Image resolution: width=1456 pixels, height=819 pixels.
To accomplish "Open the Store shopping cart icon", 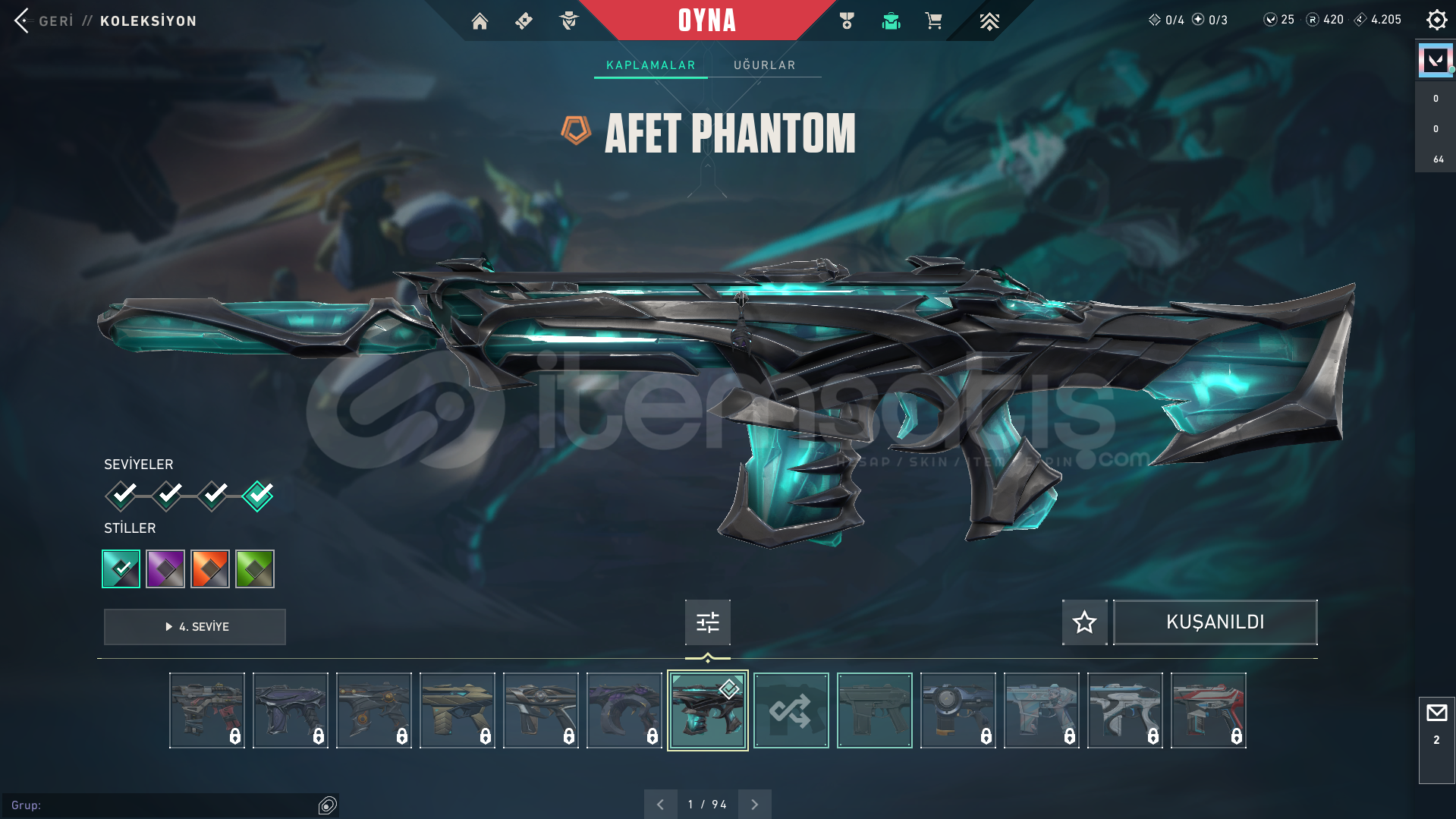I will (x=934, y=20).
